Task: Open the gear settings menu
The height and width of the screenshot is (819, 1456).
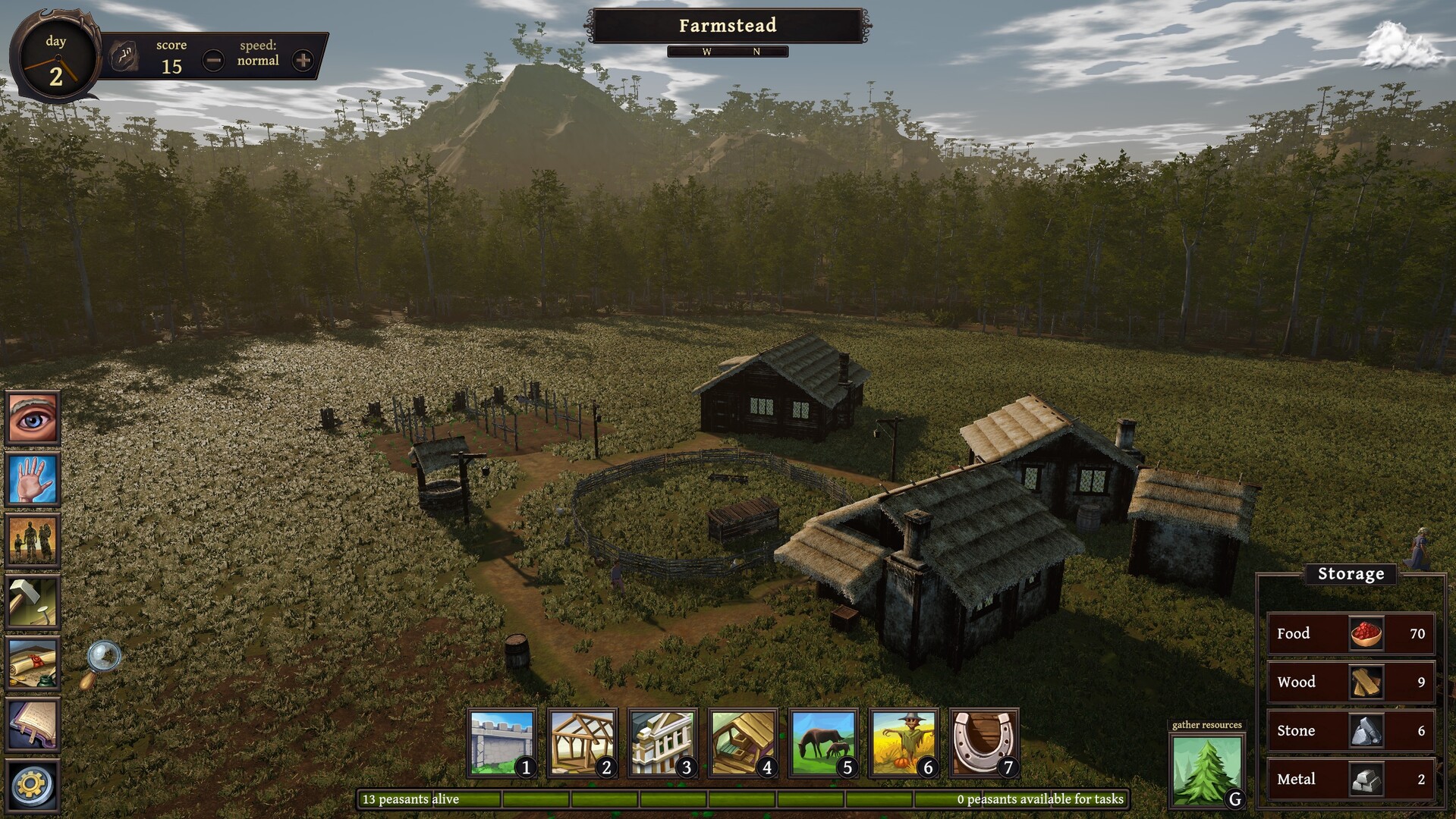Action: pyautogui.click(x=33, y=785)
